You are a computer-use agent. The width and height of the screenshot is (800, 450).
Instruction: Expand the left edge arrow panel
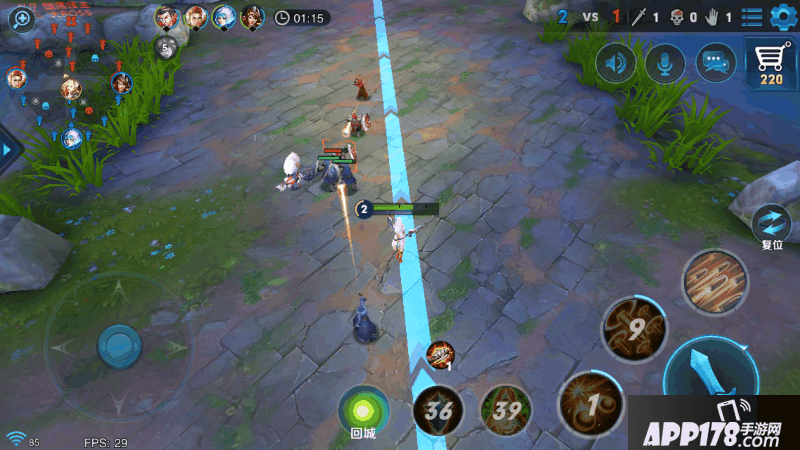(x=8, y=149)
